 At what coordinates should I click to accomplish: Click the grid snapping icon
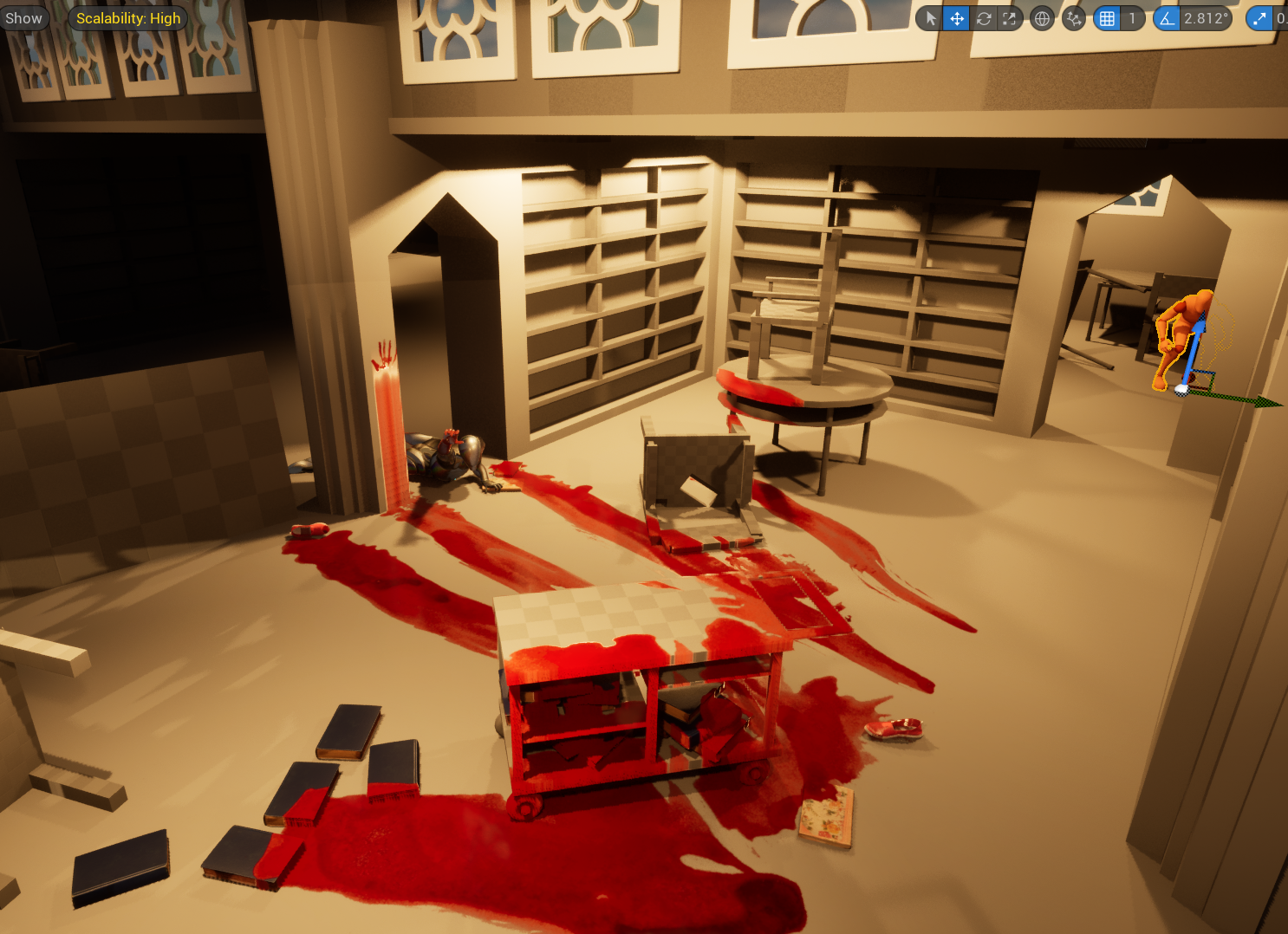tap(1107, 18)
